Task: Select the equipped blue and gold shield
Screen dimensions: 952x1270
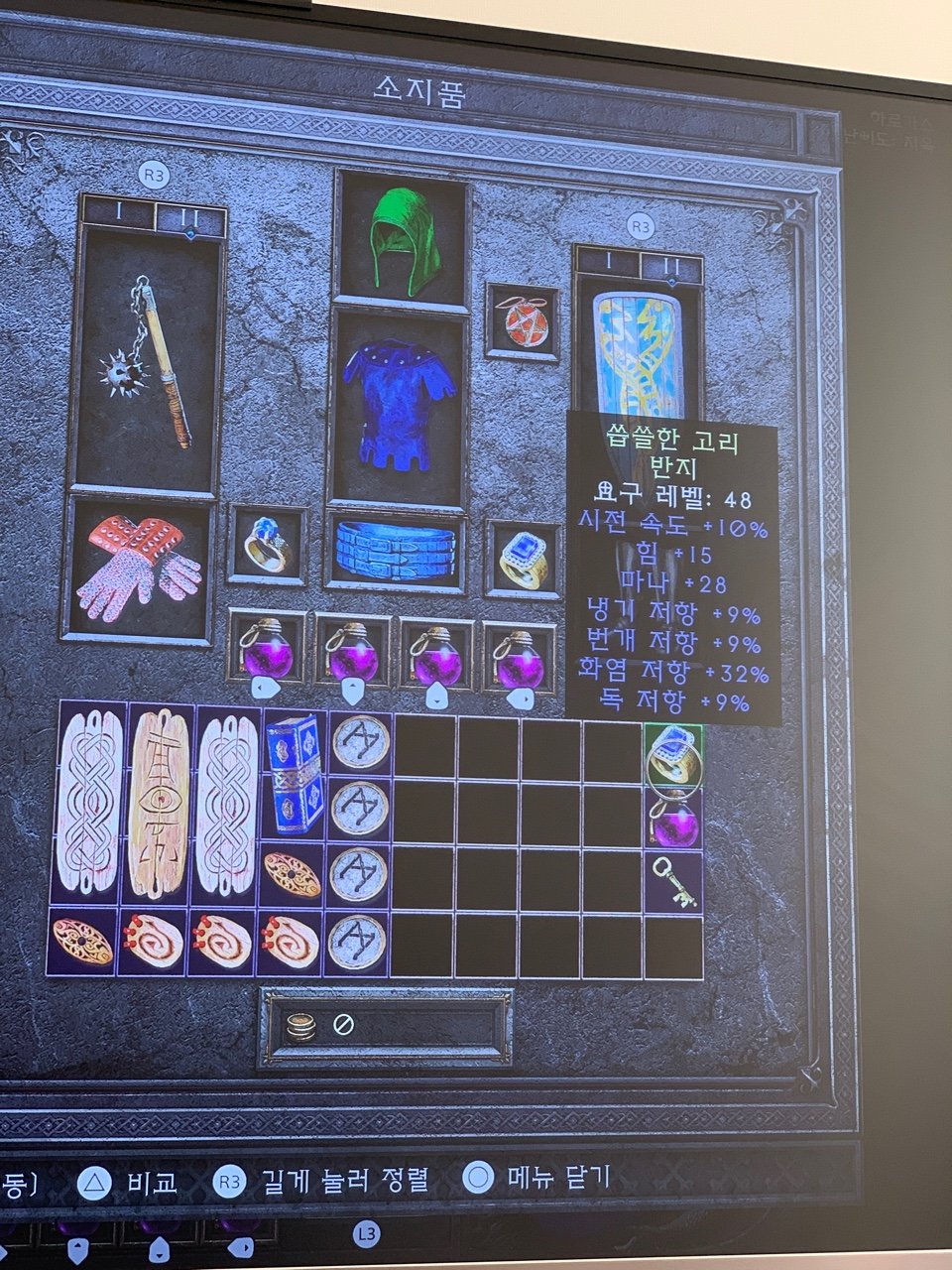Action: pyautogui.click(x=639, y=352)
